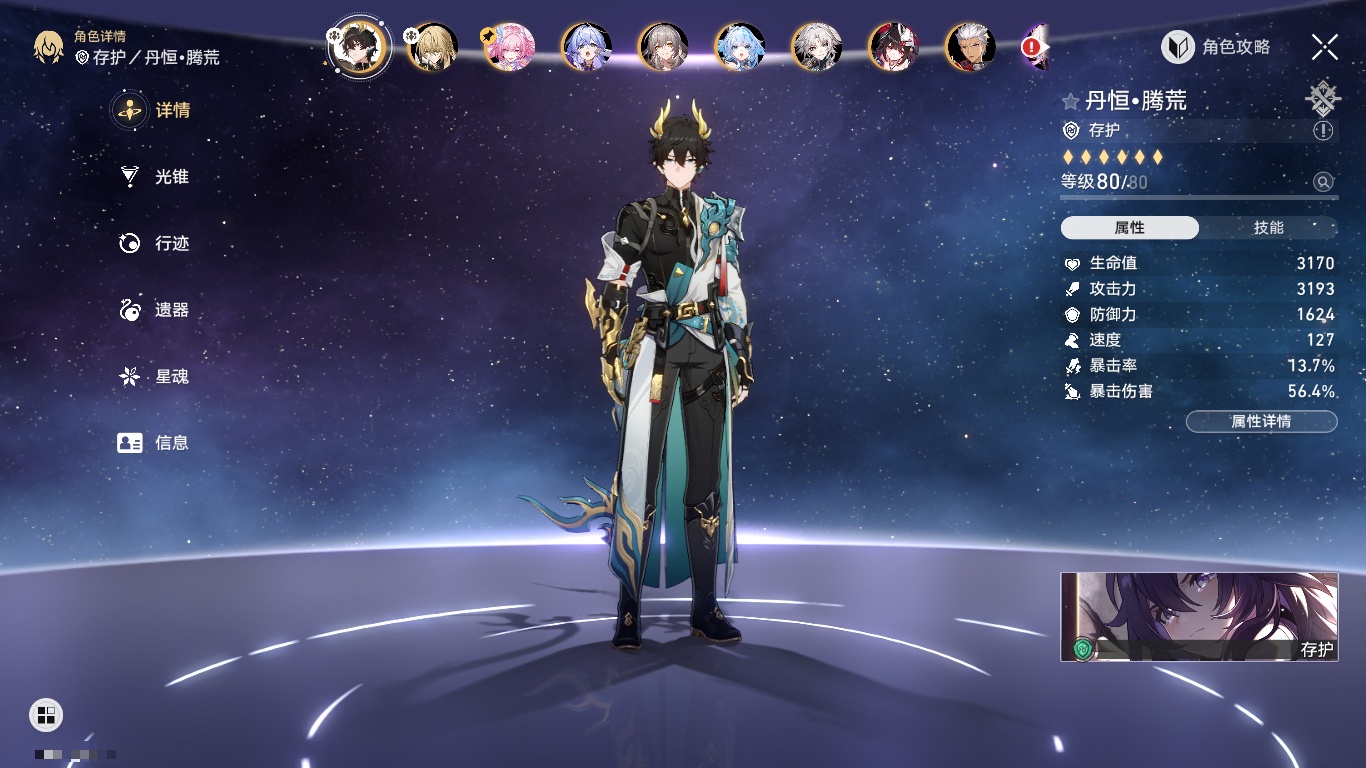Show the 信息 character info page
Viewport: 1366px width, 768px height.
click(155, 443)
